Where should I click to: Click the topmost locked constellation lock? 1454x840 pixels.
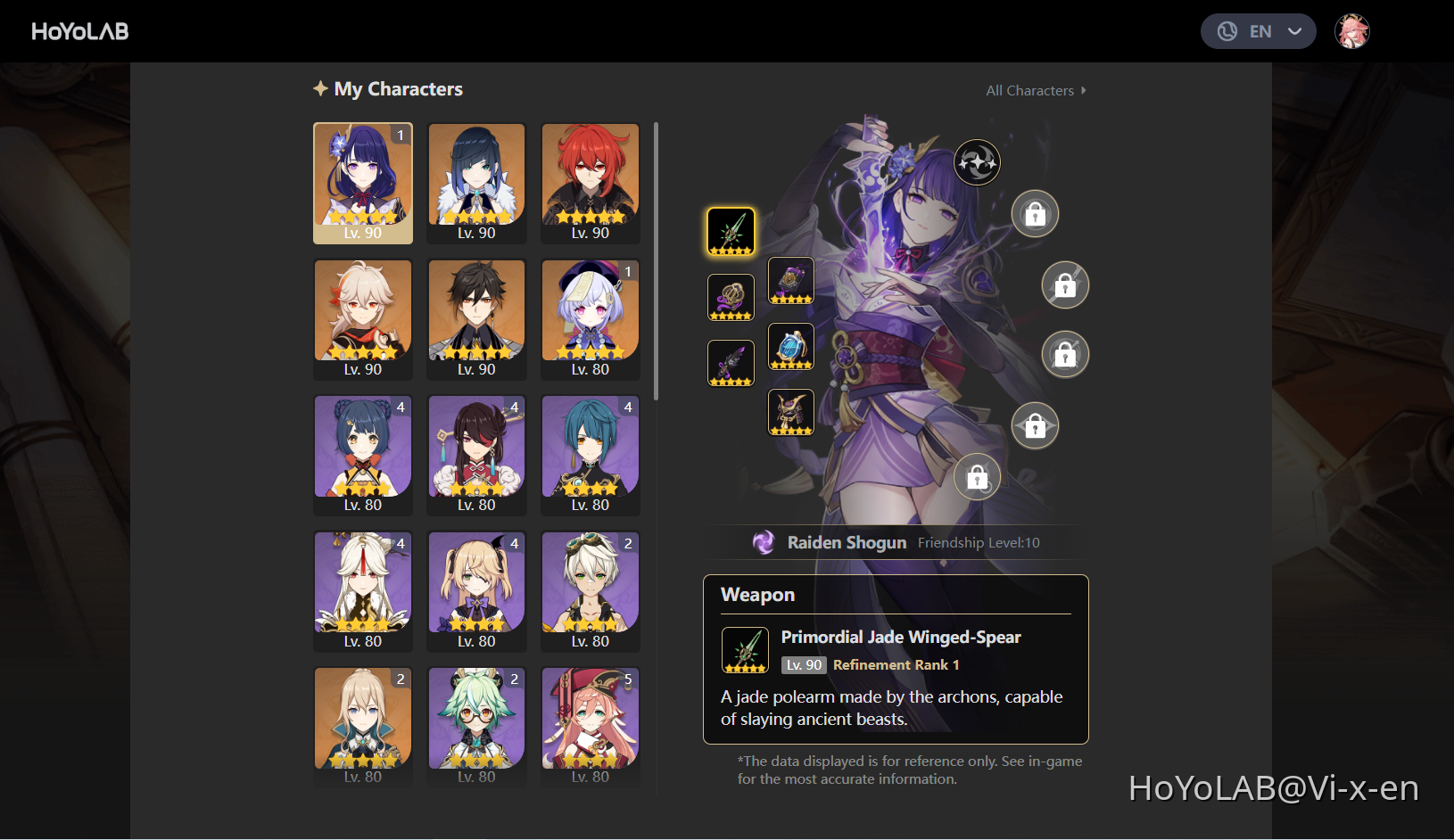coord(1035,214)
